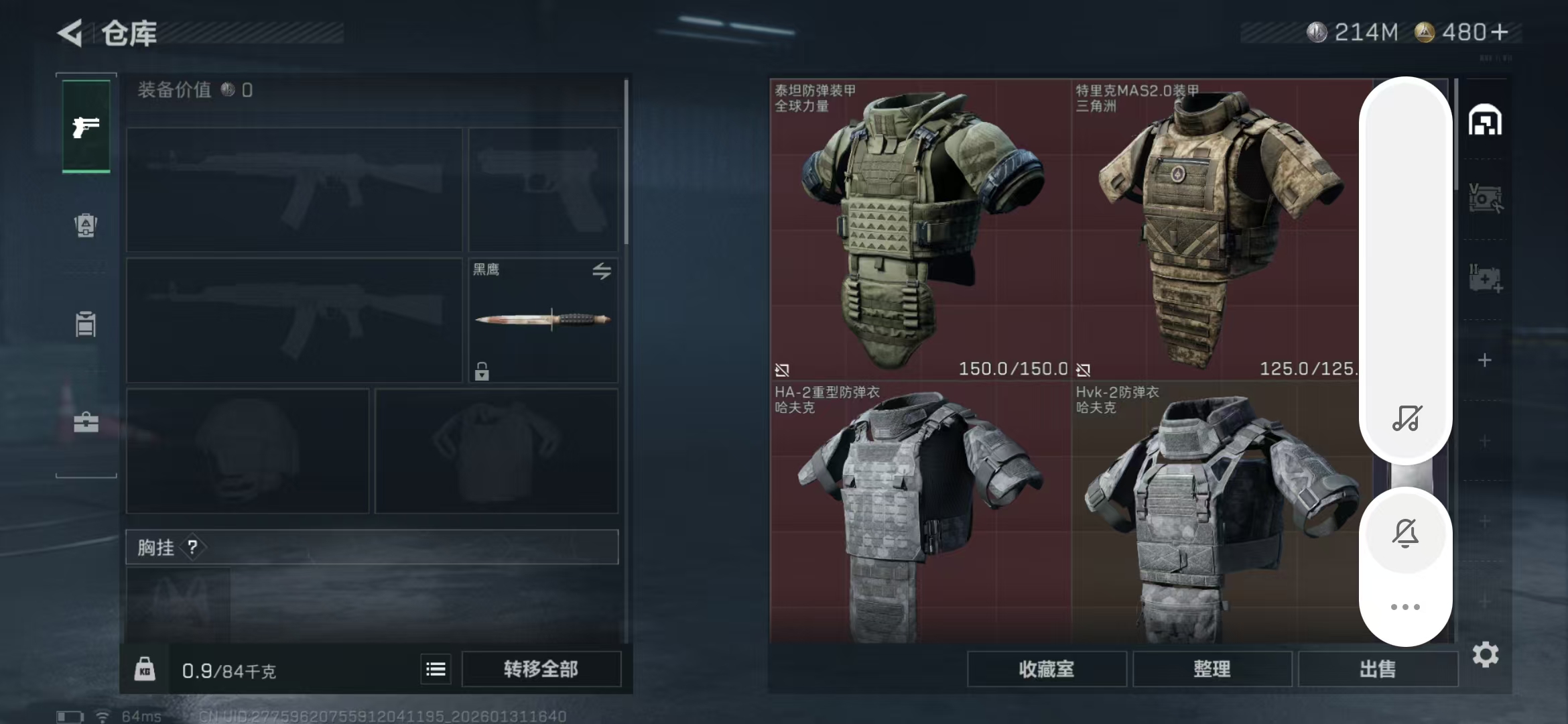The image size is (1568, 724).
Task: Click 整理 to sort inventory
Action: pyautogui.click(x=1212, y=669)
